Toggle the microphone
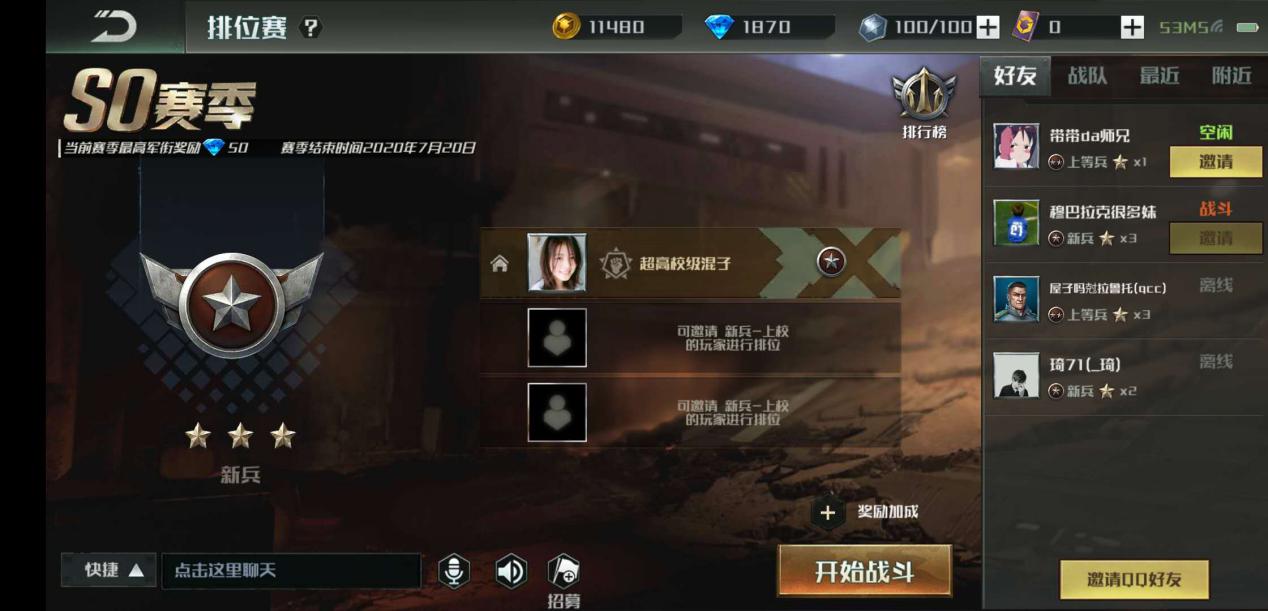1268x611 pixels. pos(454,571)
